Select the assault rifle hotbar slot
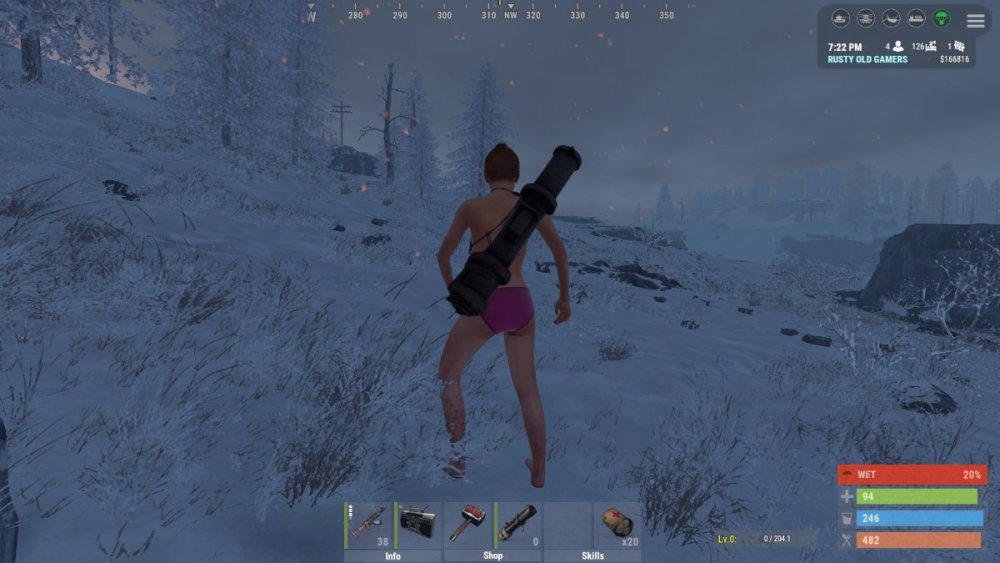 [368, 525]
